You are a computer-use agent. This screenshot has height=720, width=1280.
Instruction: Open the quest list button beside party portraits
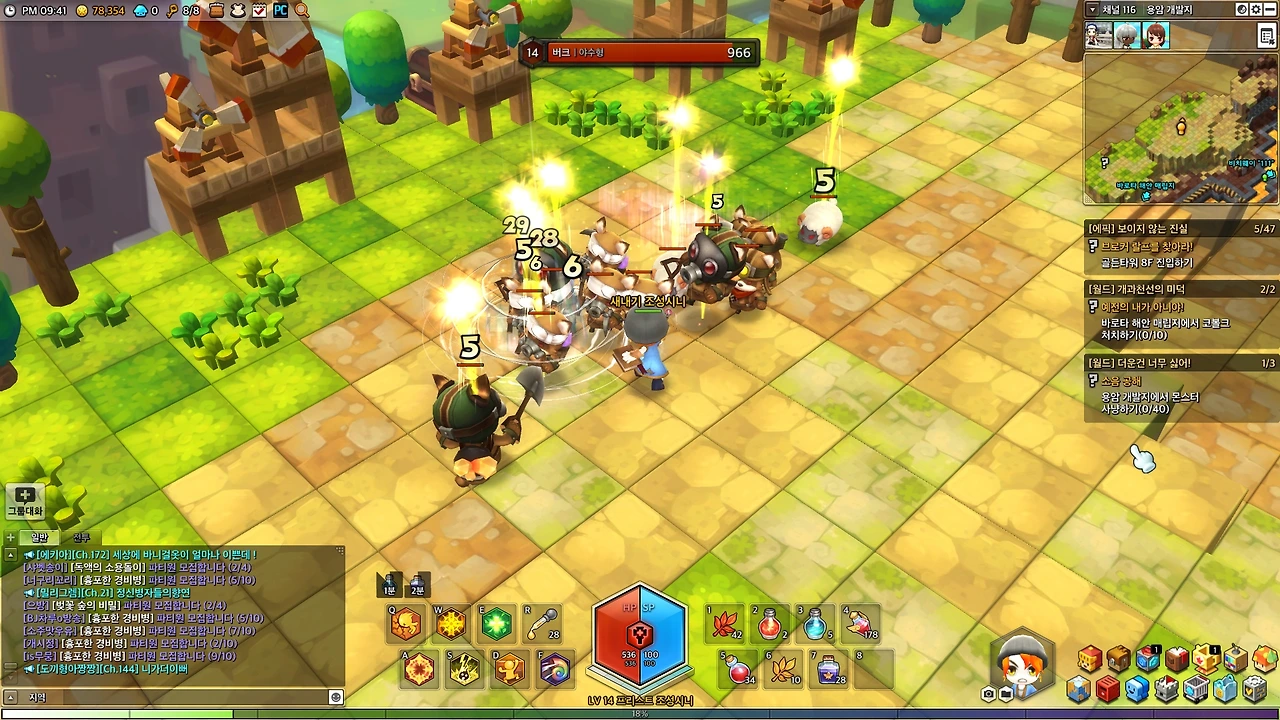pyautogui.click(x=1266, y=36)
